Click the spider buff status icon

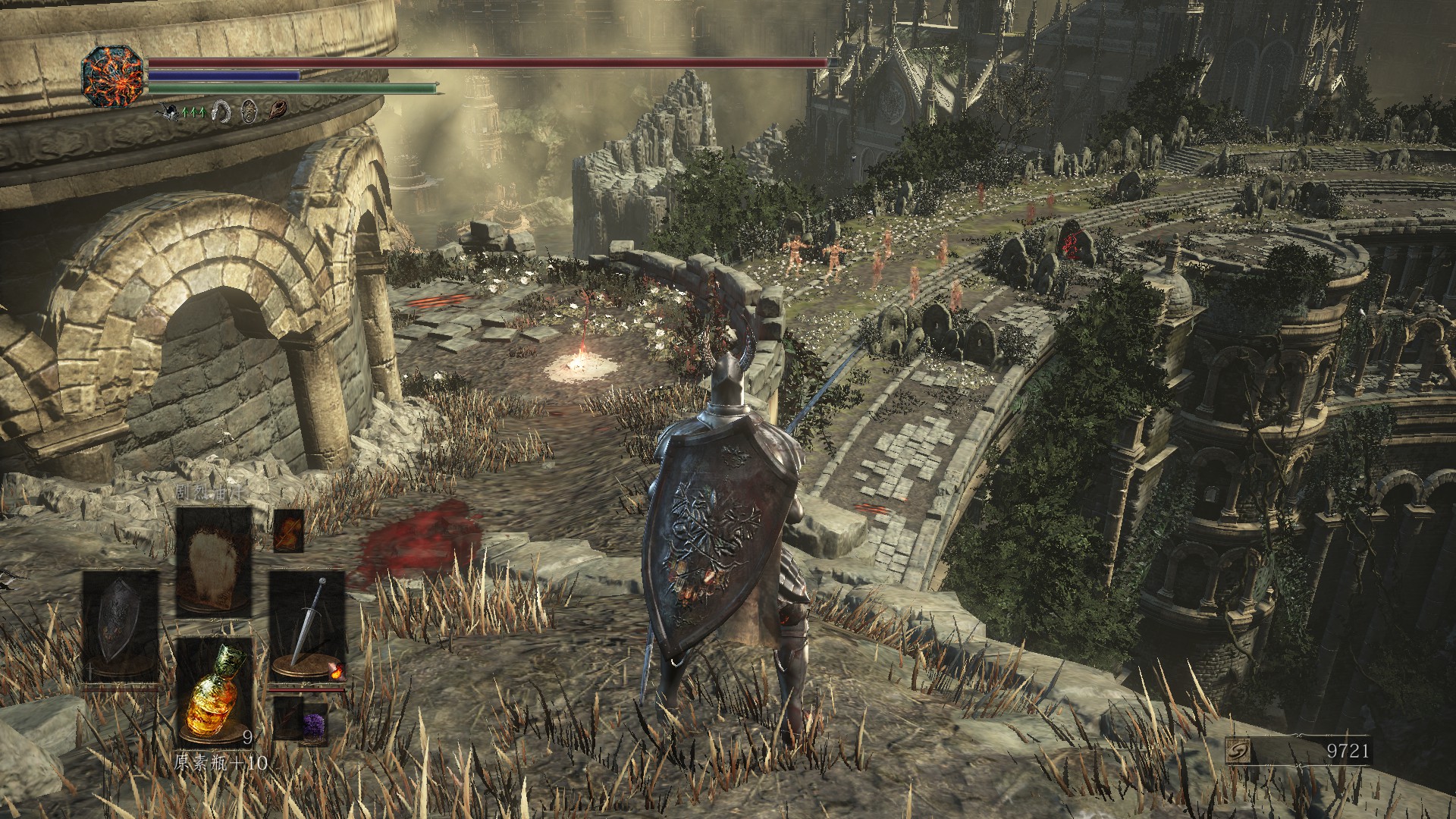point(169,111)
